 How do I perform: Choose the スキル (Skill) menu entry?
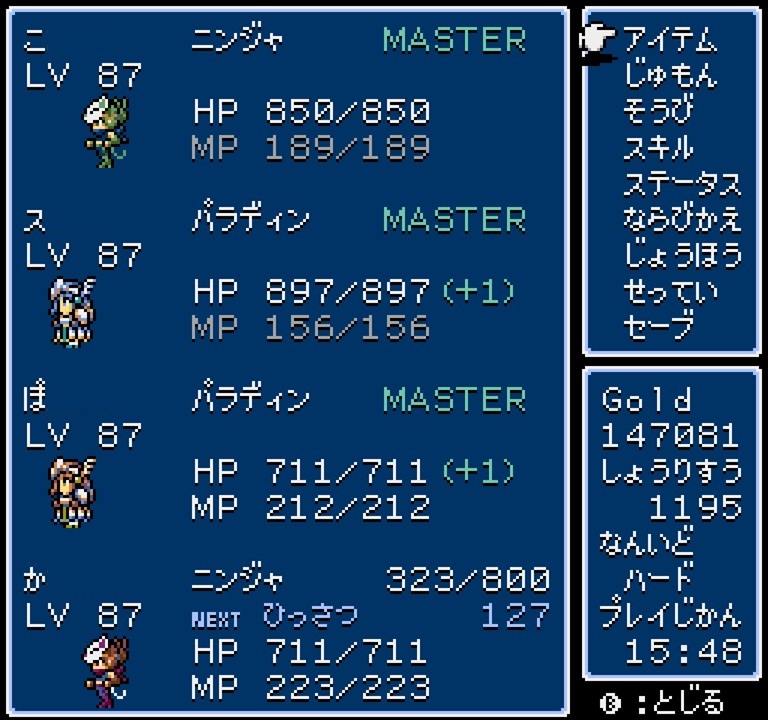coord(657,147)
